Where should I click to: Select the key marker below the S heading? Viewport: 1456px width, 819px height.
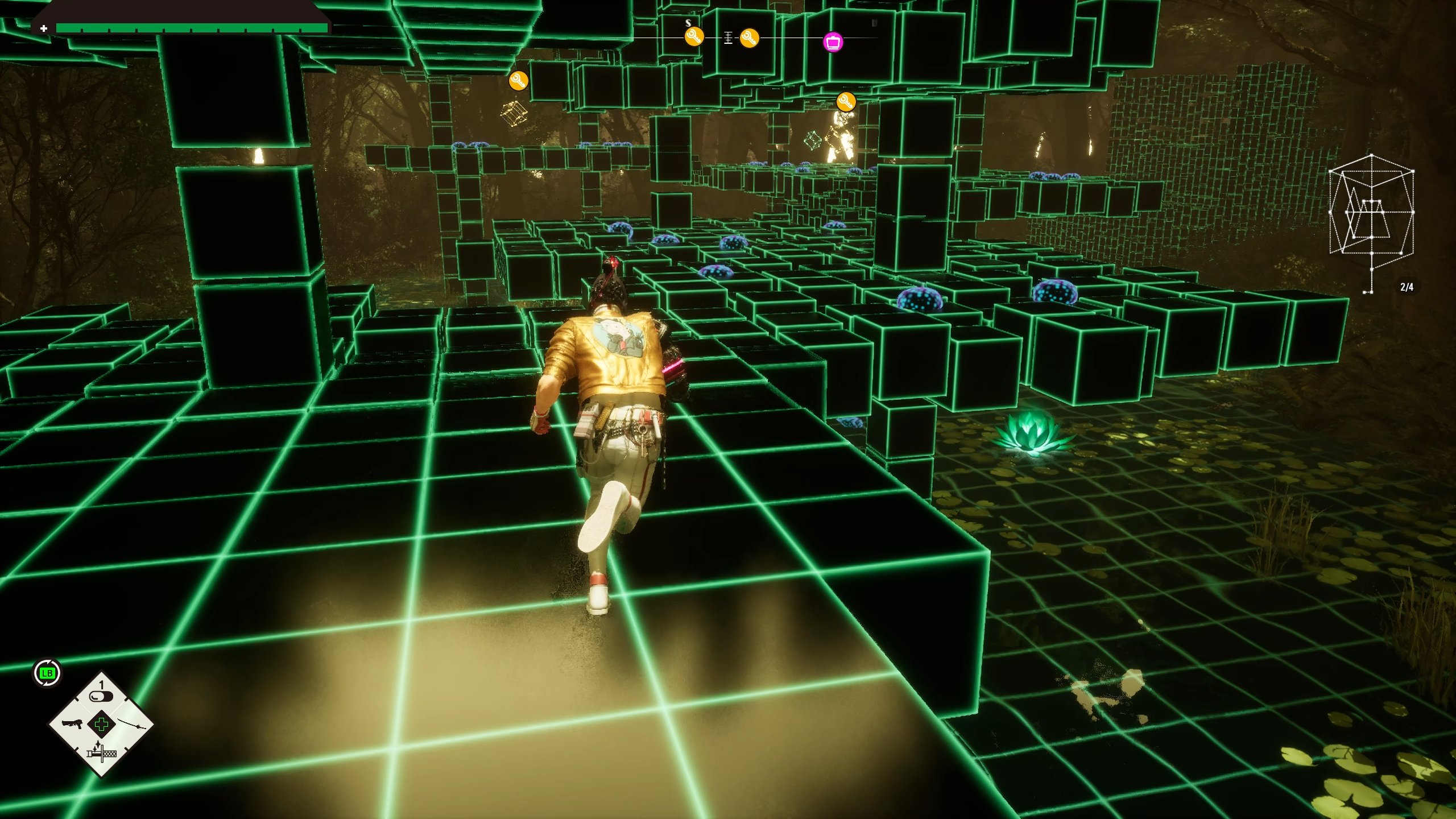coord(693,38)
